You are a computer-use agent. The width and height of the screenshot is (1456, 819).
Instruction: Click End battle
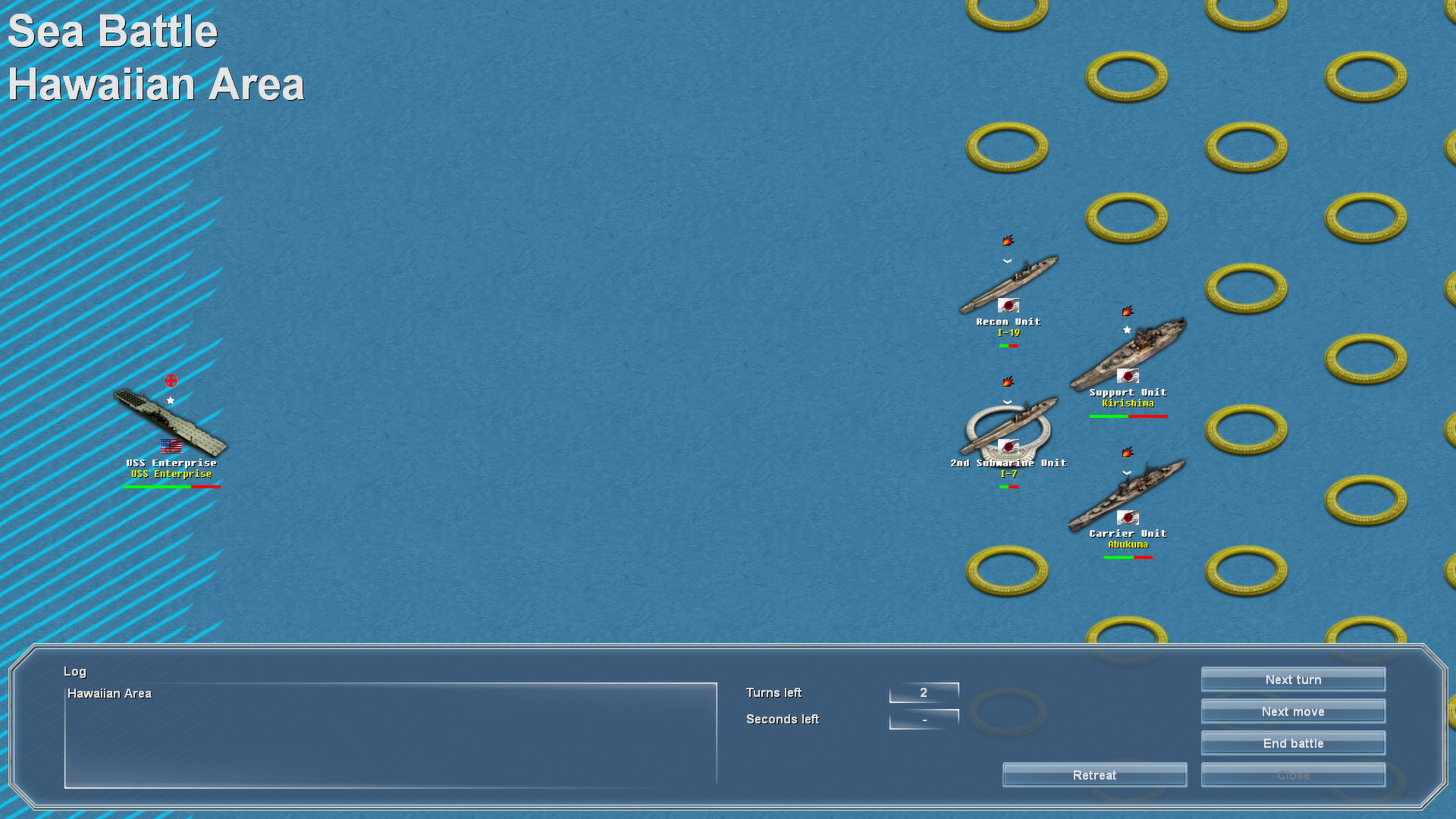tap(1292, 743)
